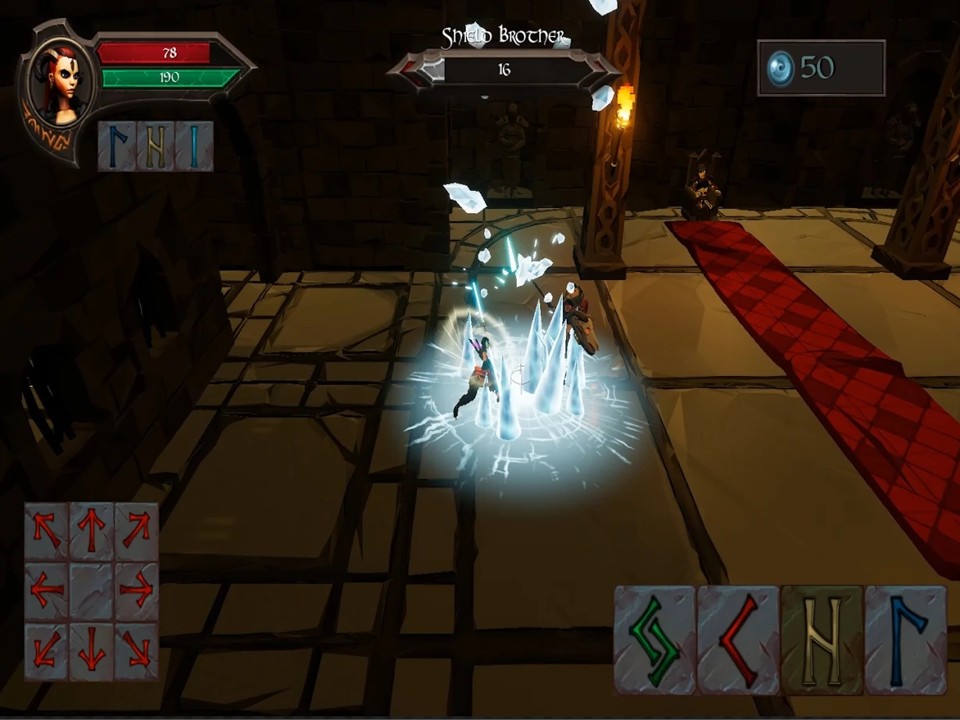Activate the yellow H-shaped rune stone

click(x=821, y=641)
